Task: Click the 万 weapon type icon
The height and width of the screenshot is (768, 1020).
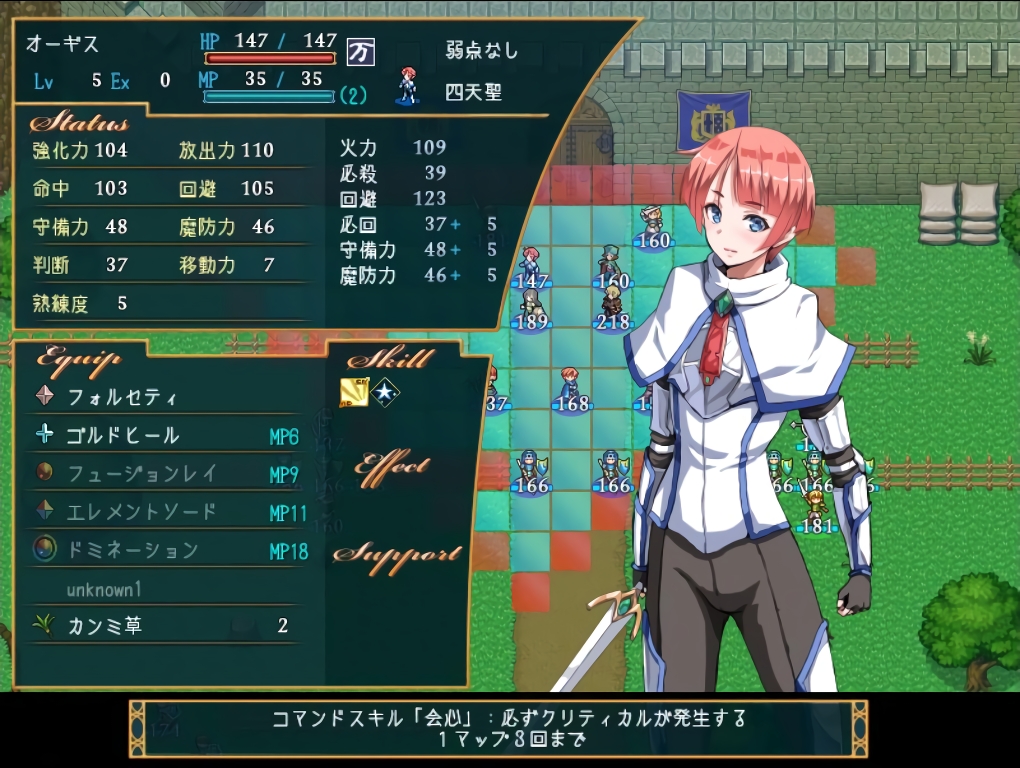Action: [361, 51]
